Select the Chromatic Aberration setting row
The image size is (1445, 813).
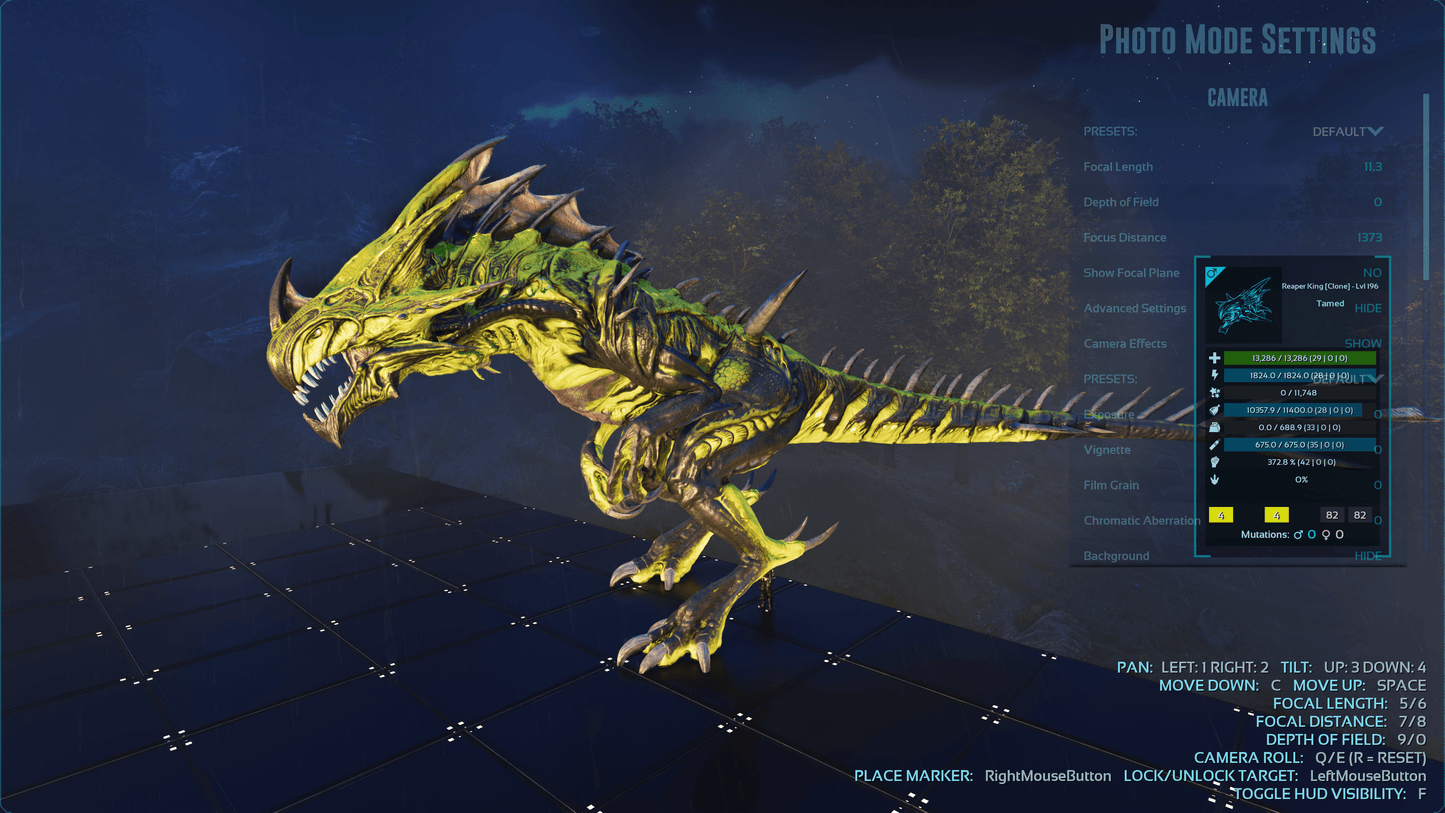point(1141,520)
